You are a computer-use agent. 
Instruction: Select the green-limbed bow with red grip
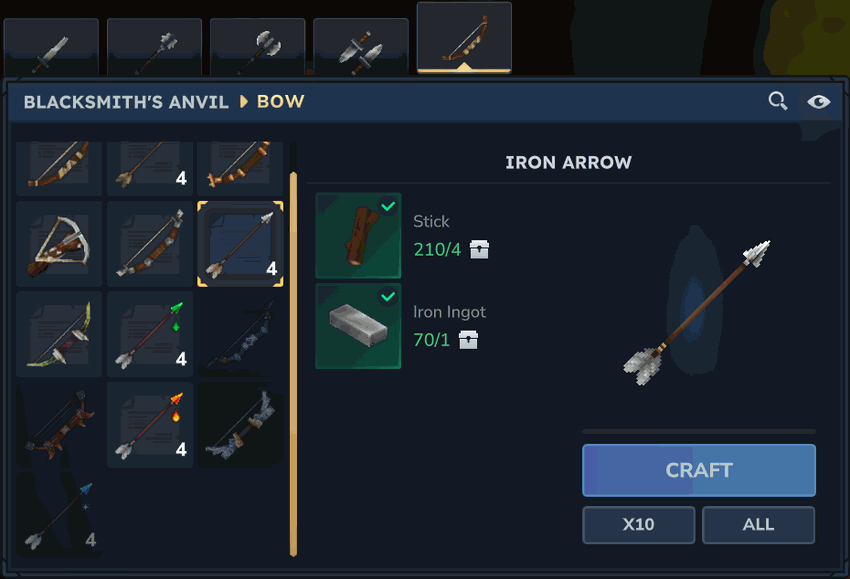click(x=59, y=334)
